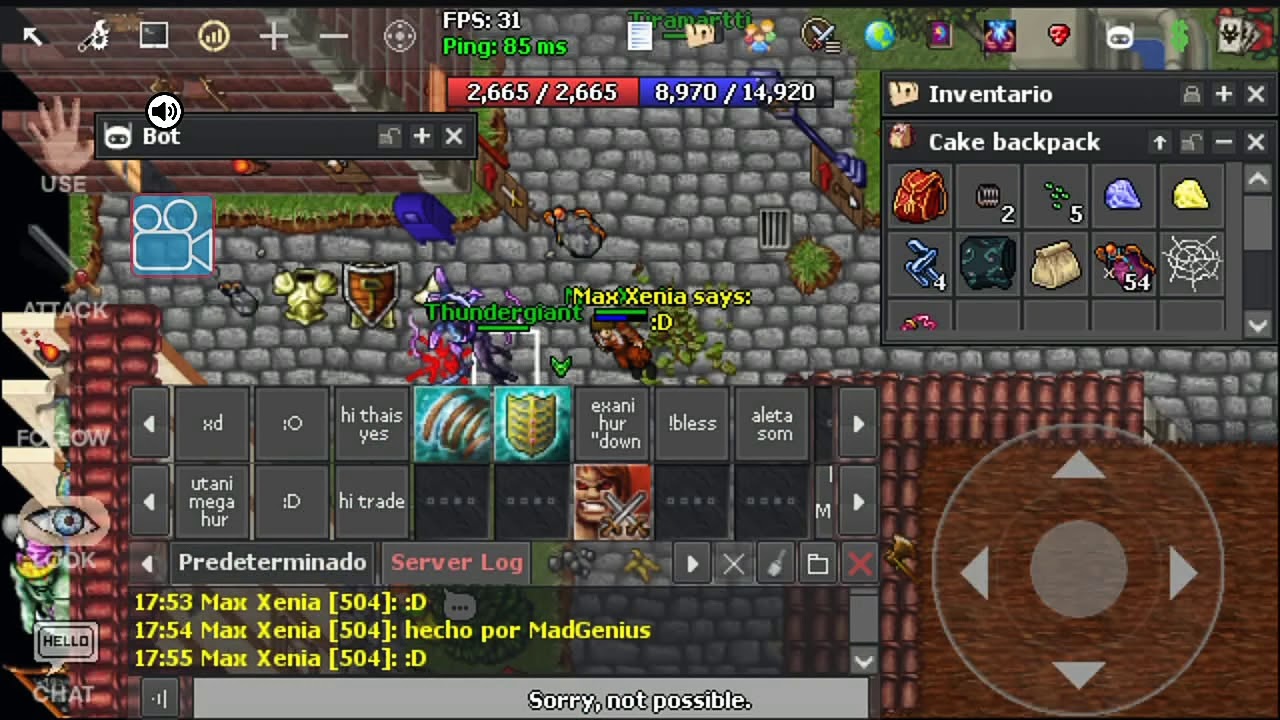Open the world globe icon in top bar

coord(879,36)
